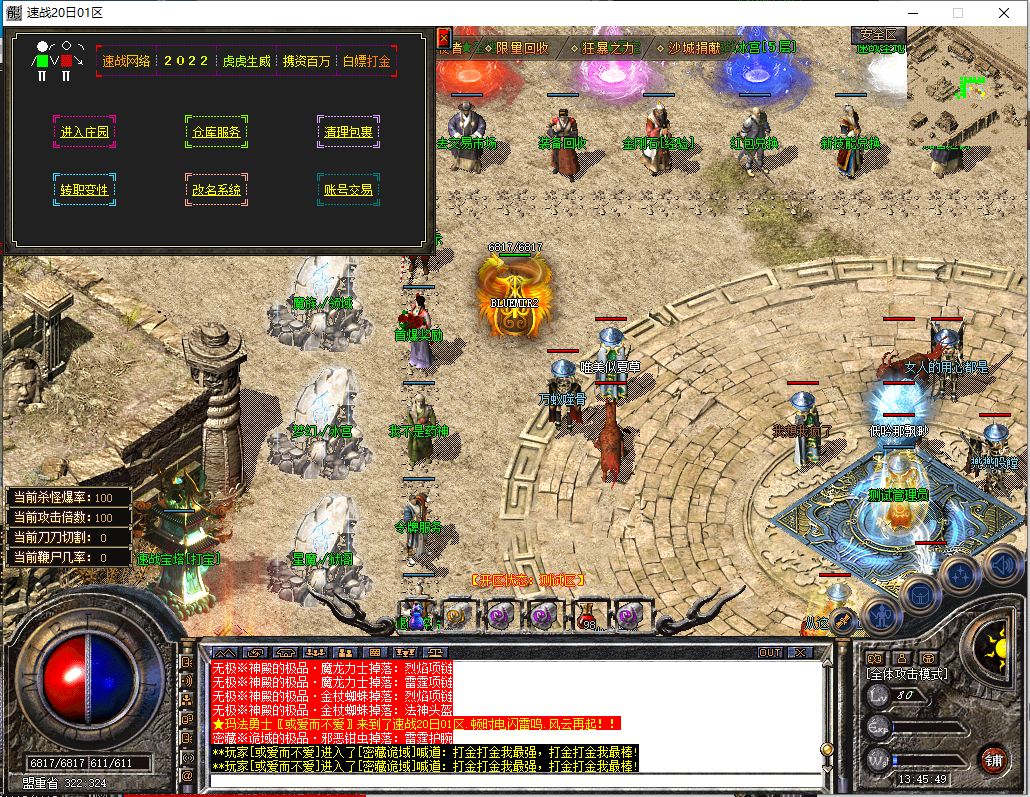Select 清理包裹 to clear the bag

coord(349,132)
